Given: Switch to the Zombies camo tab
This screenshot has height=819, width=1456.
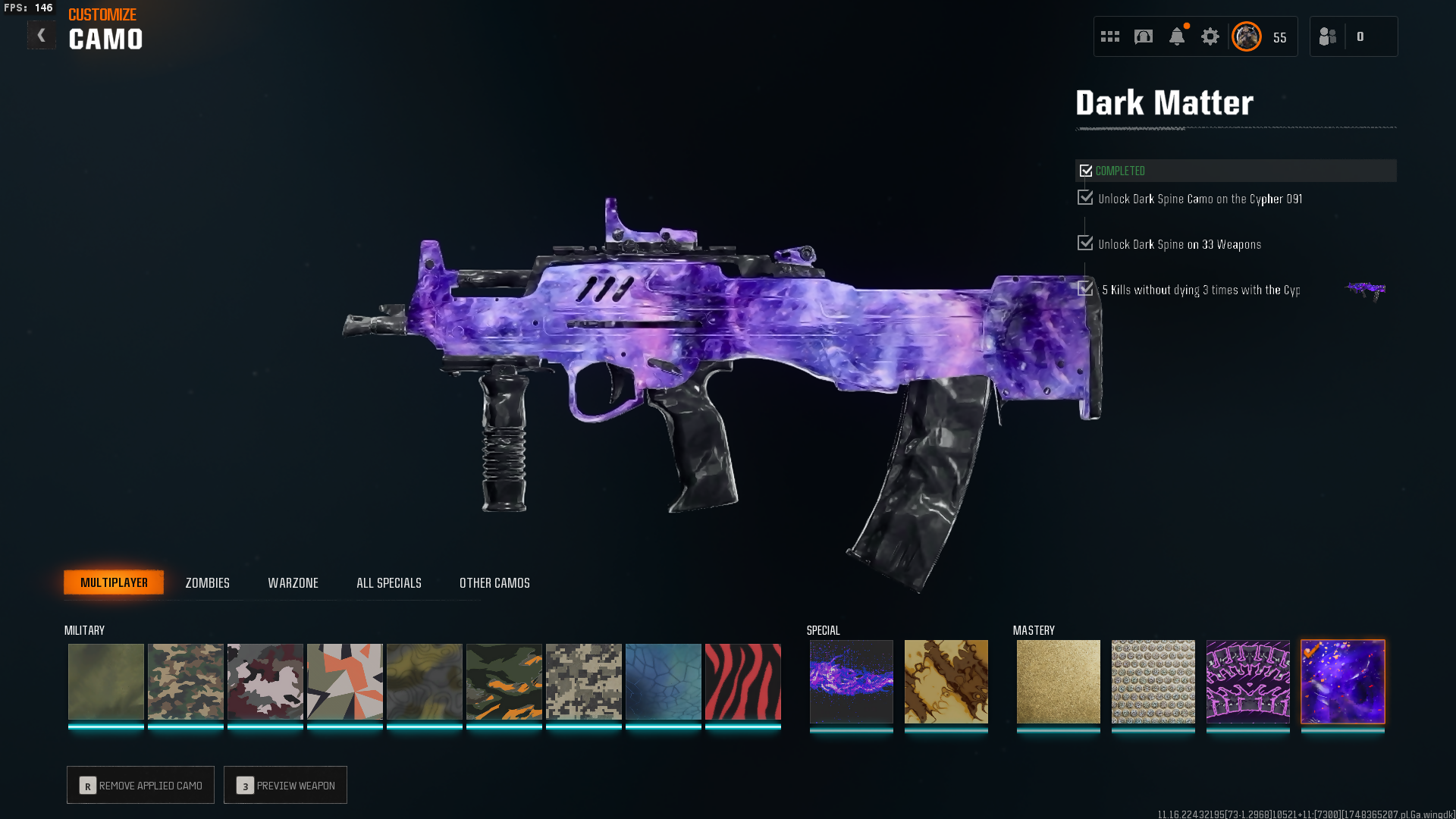Looking at the screenshot, I should [207, 582].
